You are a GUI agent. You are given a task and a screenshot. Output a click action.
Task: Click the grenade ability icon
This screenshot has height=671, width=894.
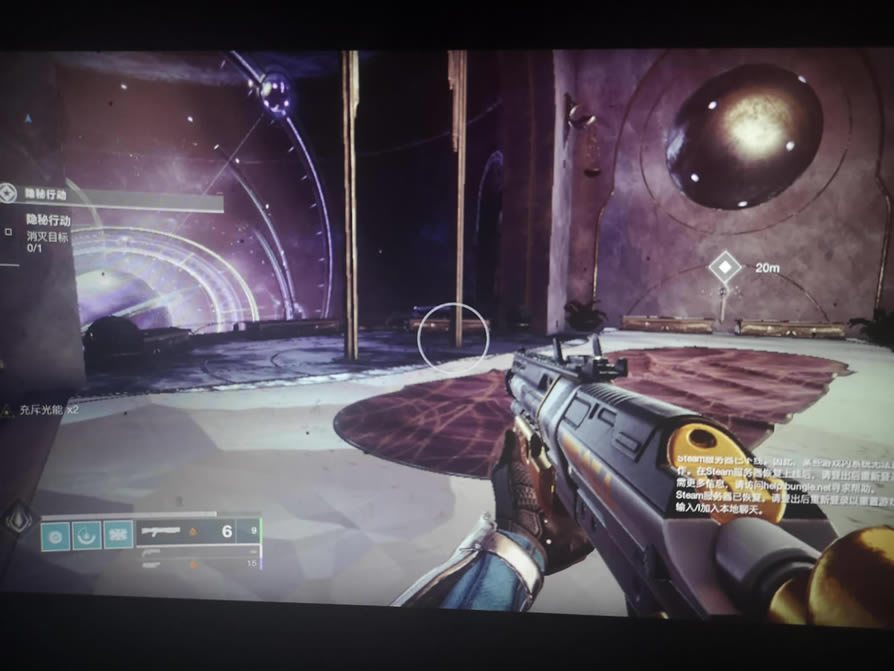[56, 533]
